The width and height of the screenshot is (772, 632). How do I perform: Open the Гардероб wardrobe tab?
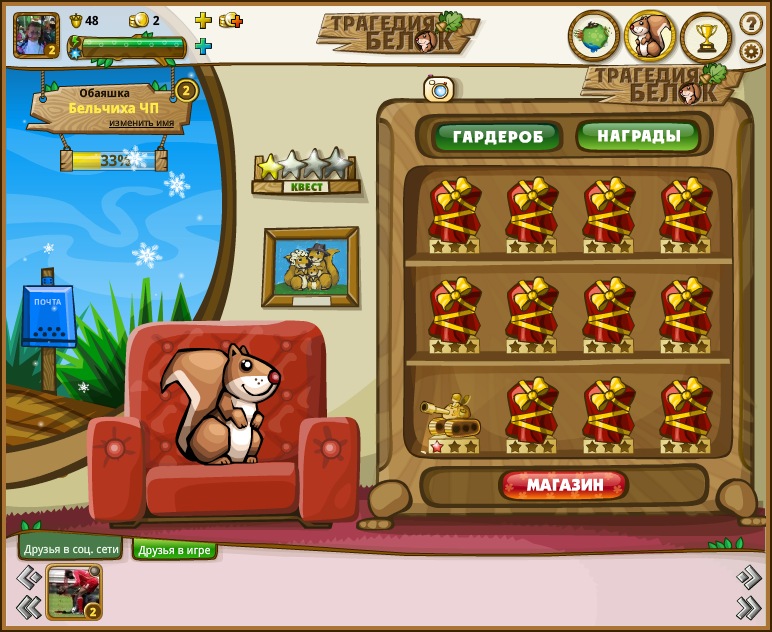tap(496, 136)
